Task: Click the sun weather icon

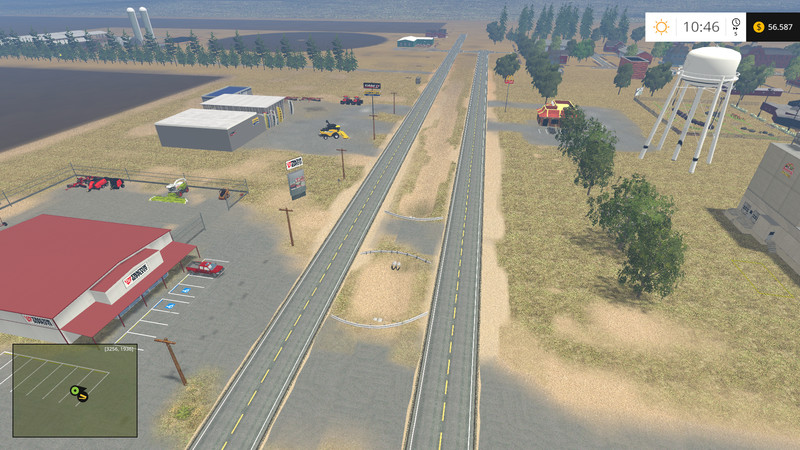Action: (x=661, y=27)
